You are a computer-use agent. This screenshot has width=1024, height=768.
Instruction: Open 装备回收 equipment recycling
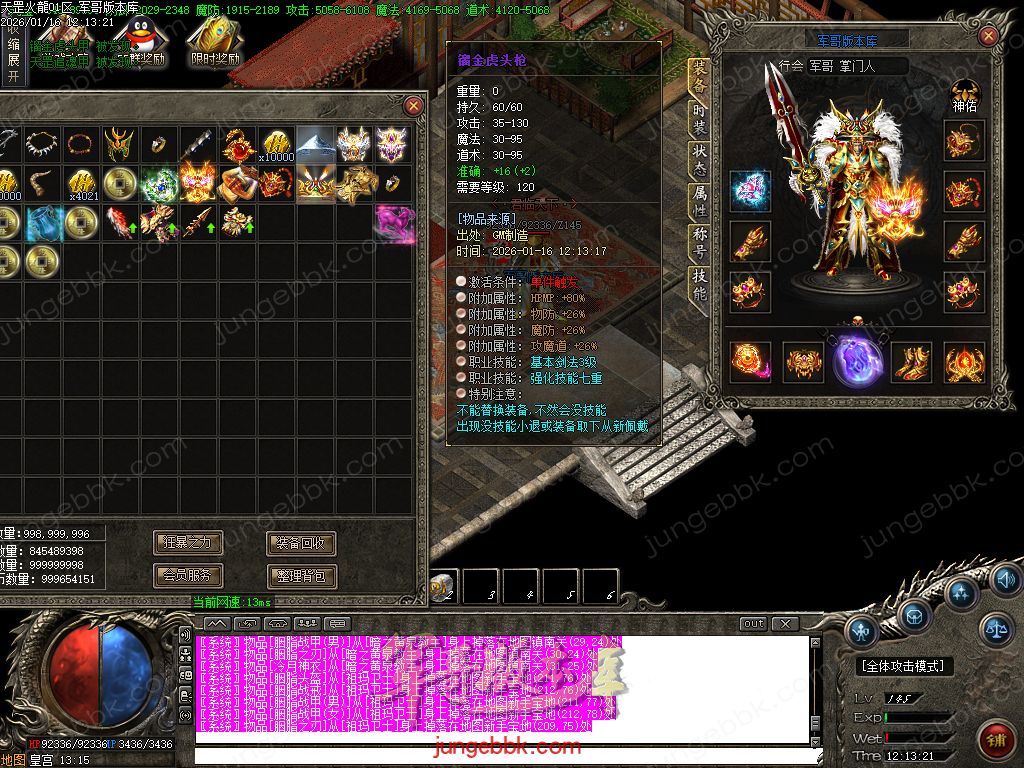(301, 543)
